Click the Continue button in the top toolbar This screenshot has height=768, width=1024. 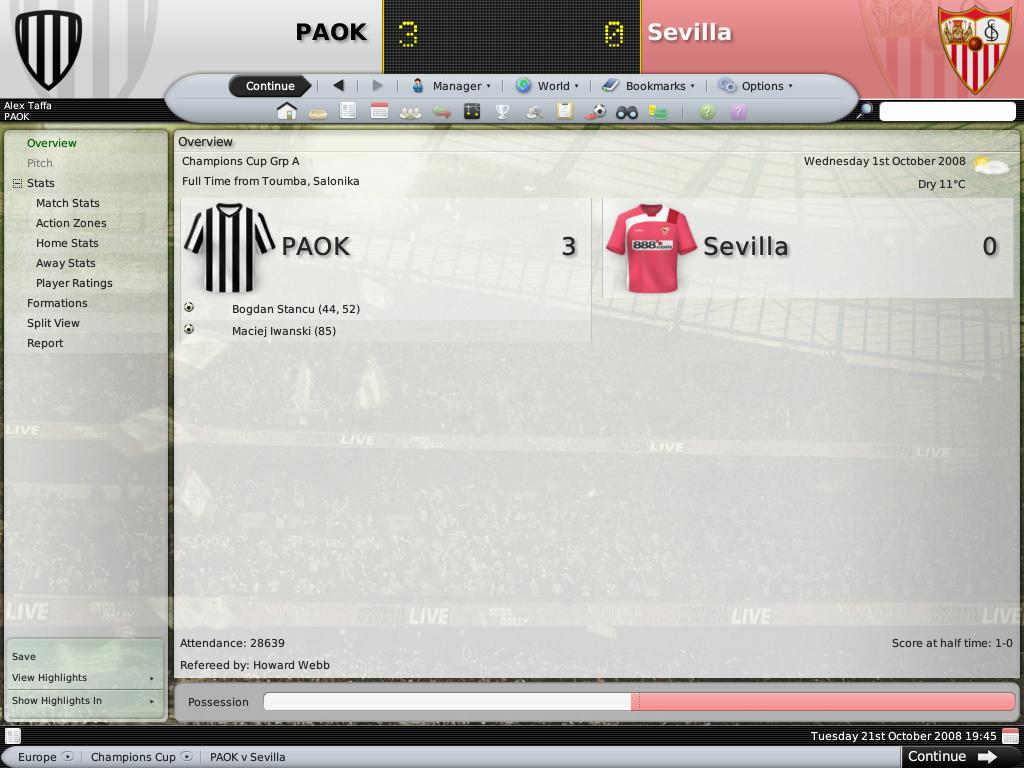(270, 86)
